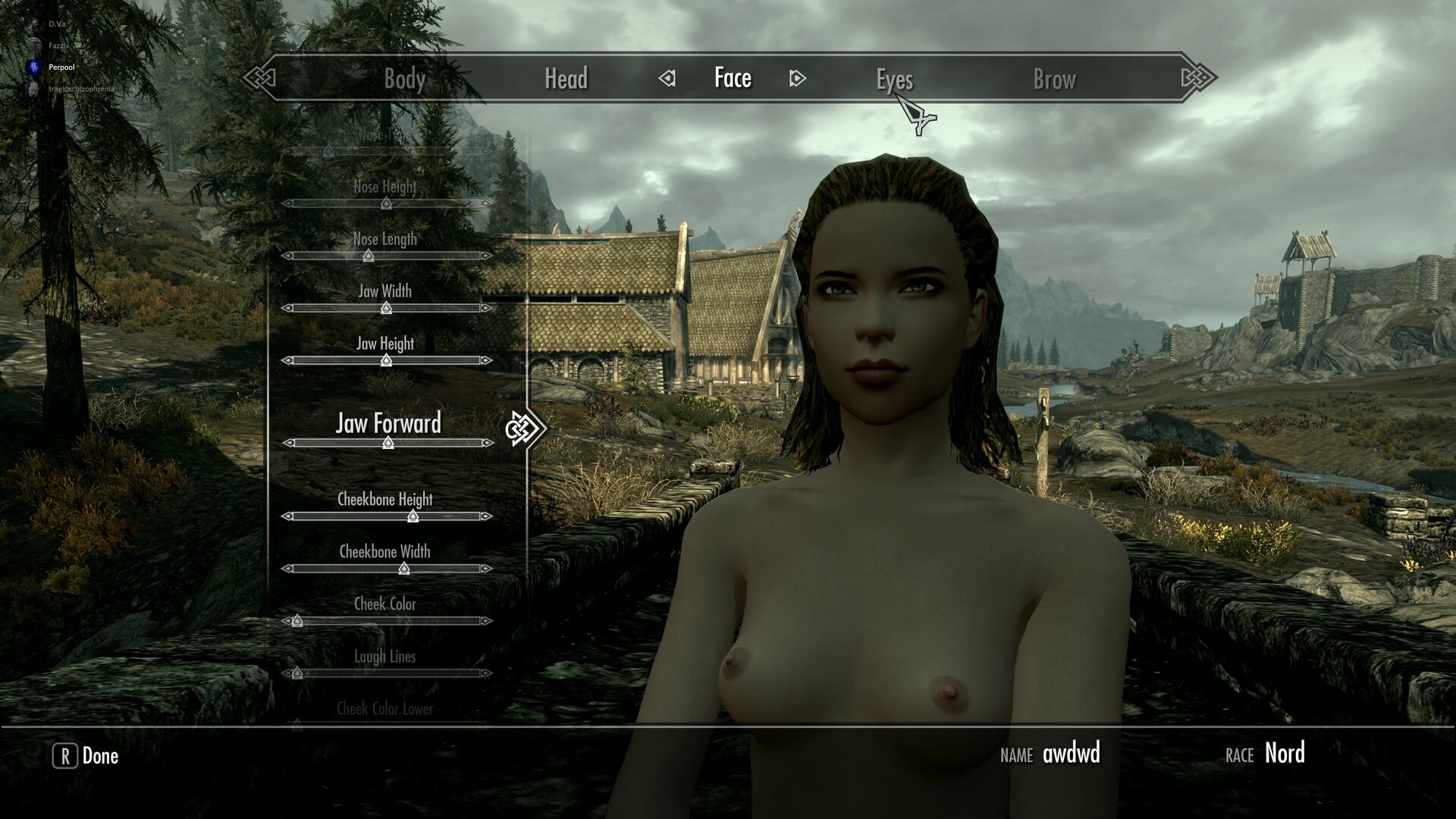This screenshot has height=819, width=1456.
Task: Select the Eyes tab
Action: 894,79
